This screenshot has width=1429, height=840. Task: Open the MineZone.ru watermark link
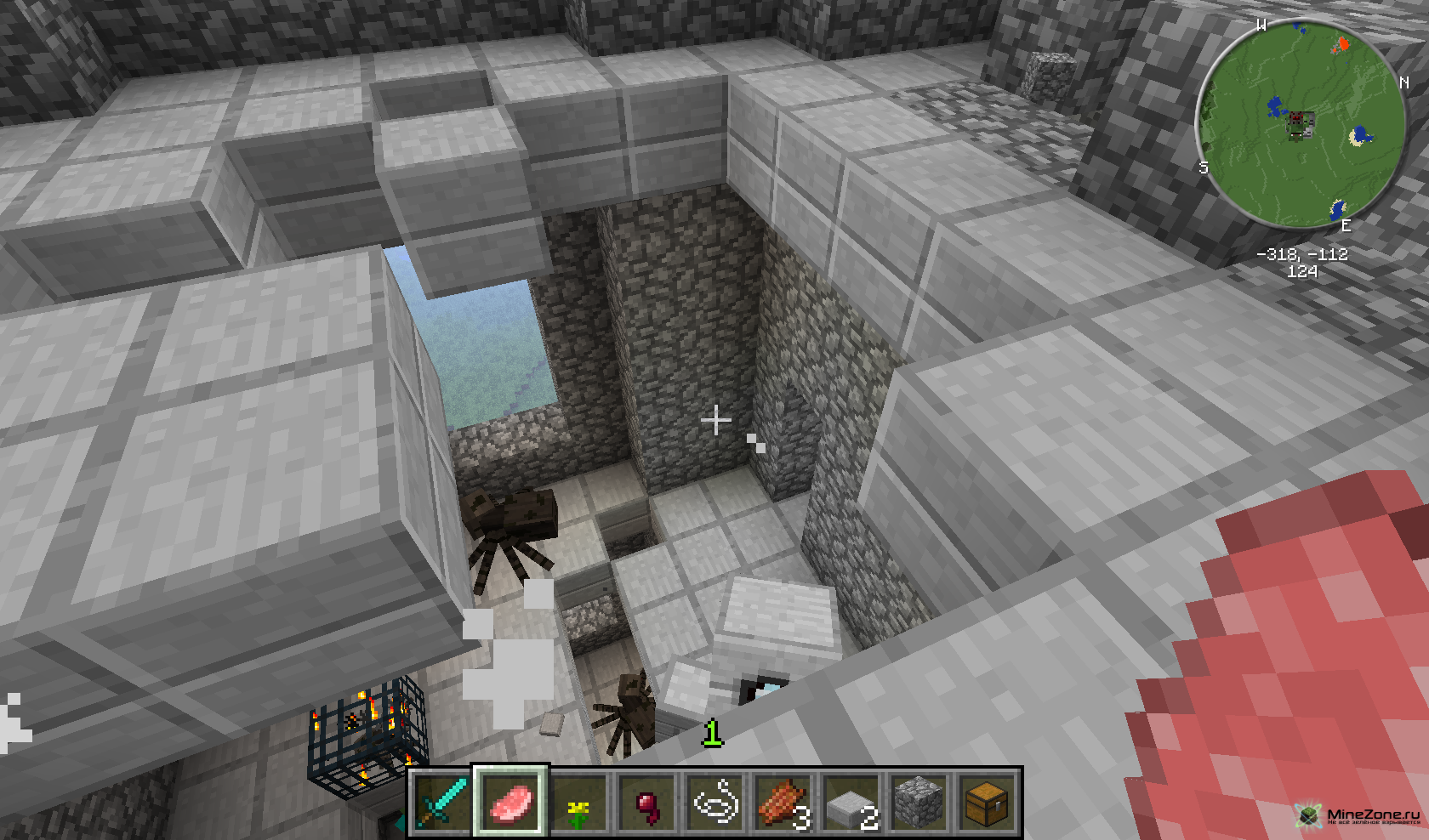(1360, 815)
